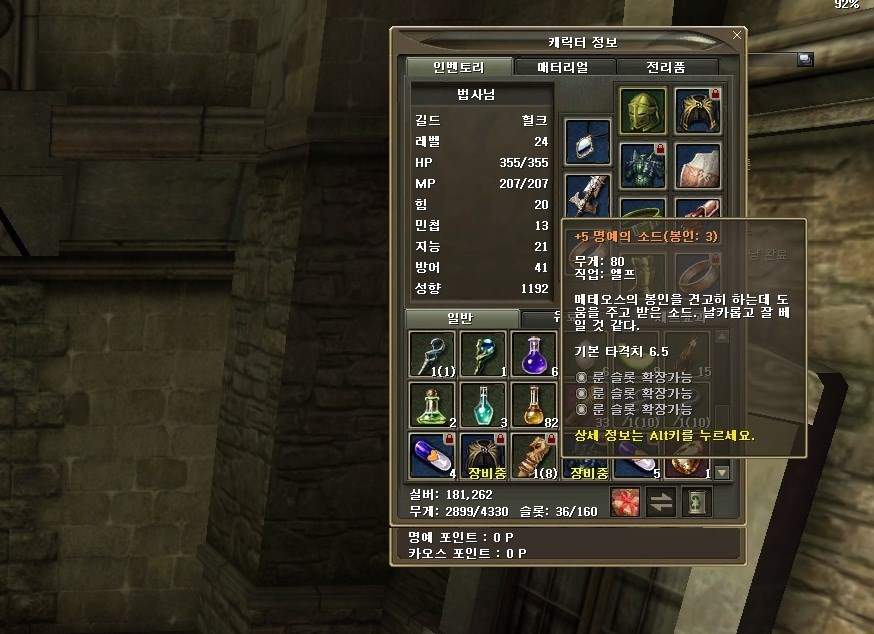The height and width of the screenshot is (634, 874).
Task: Switch to the 인벤토리 tab
Action: [459, 67]
